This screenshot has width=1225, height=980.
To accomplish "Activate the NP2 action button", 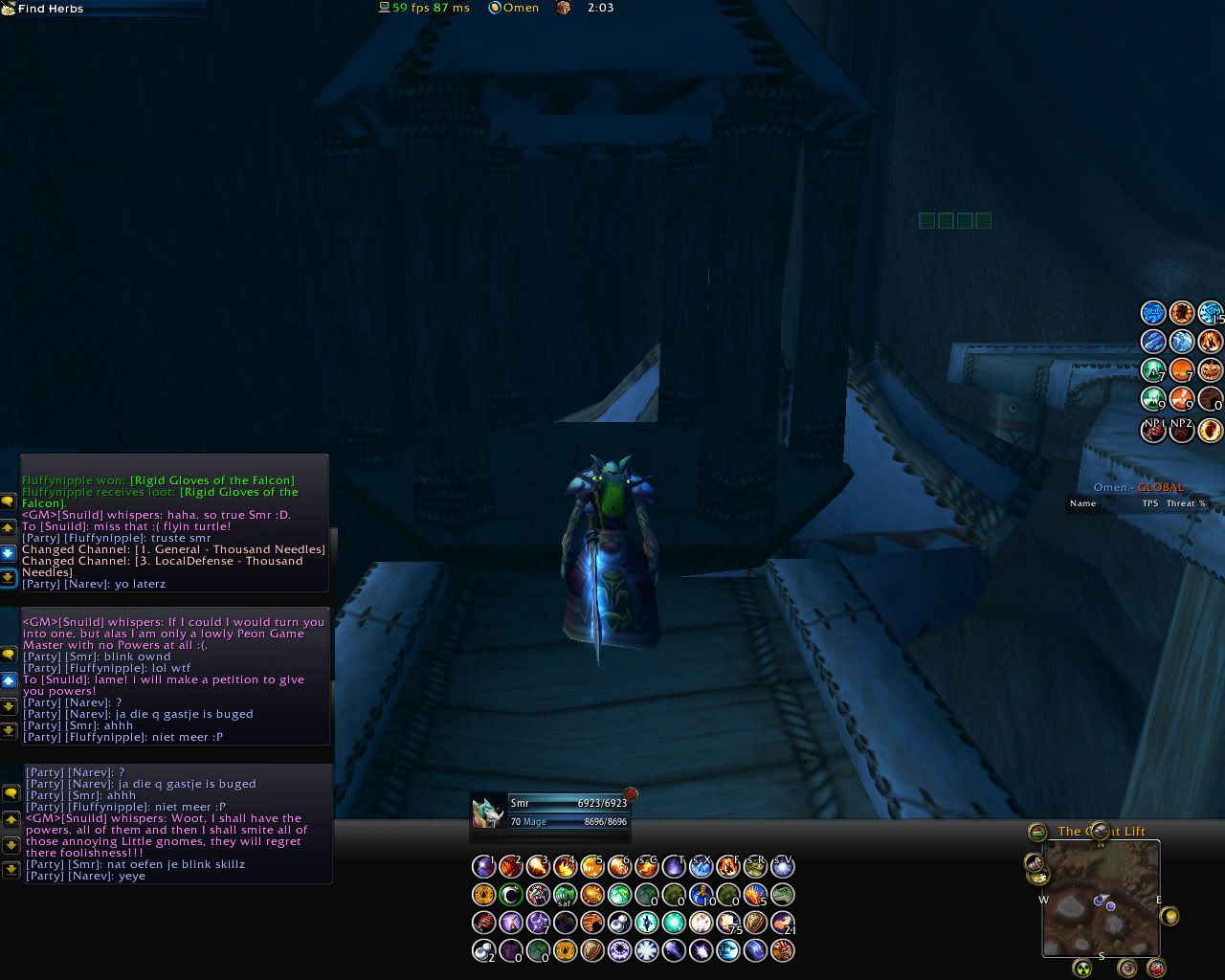I will (x=1182, y=429).
